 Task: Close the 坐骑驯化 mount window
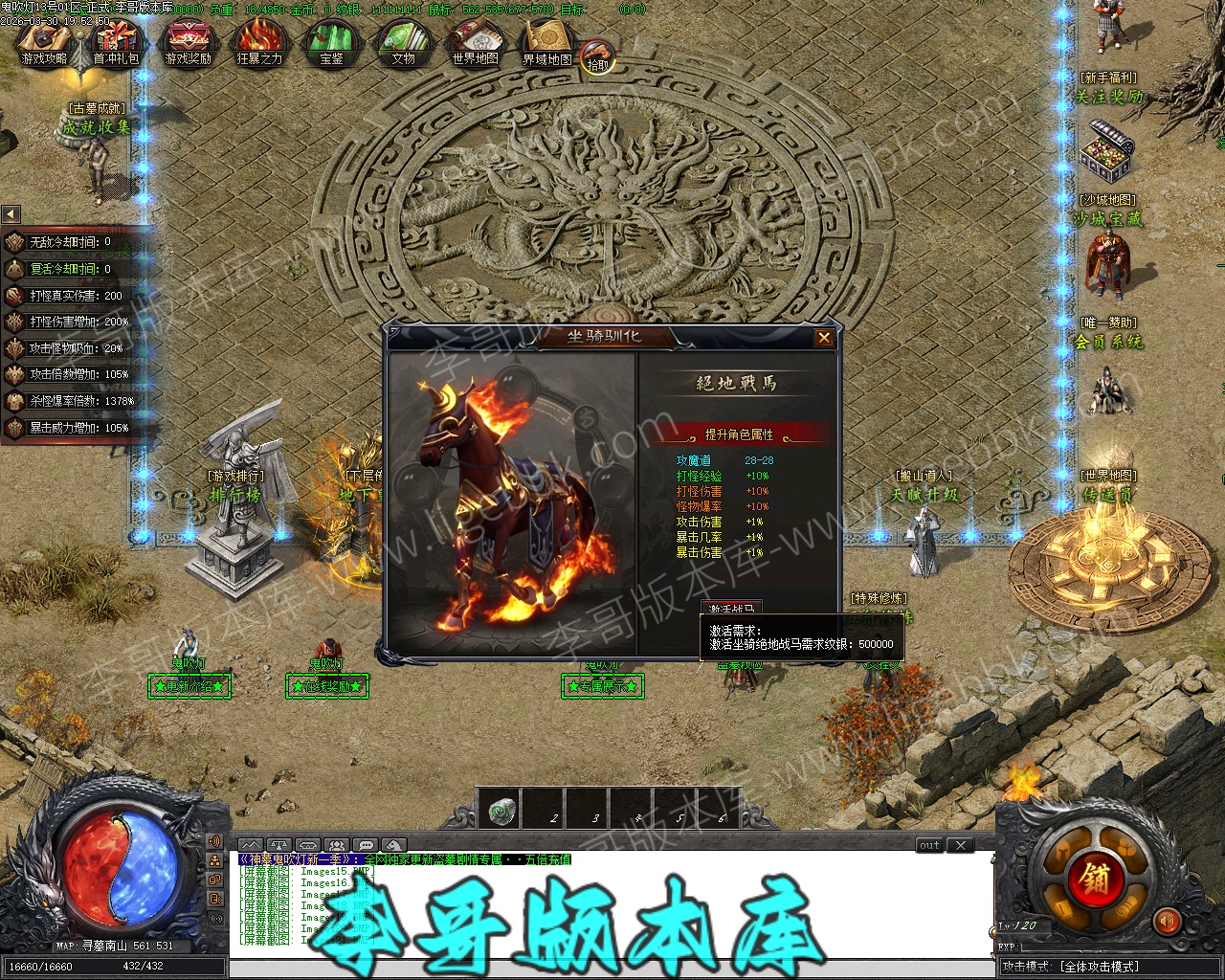pos(824,338)
